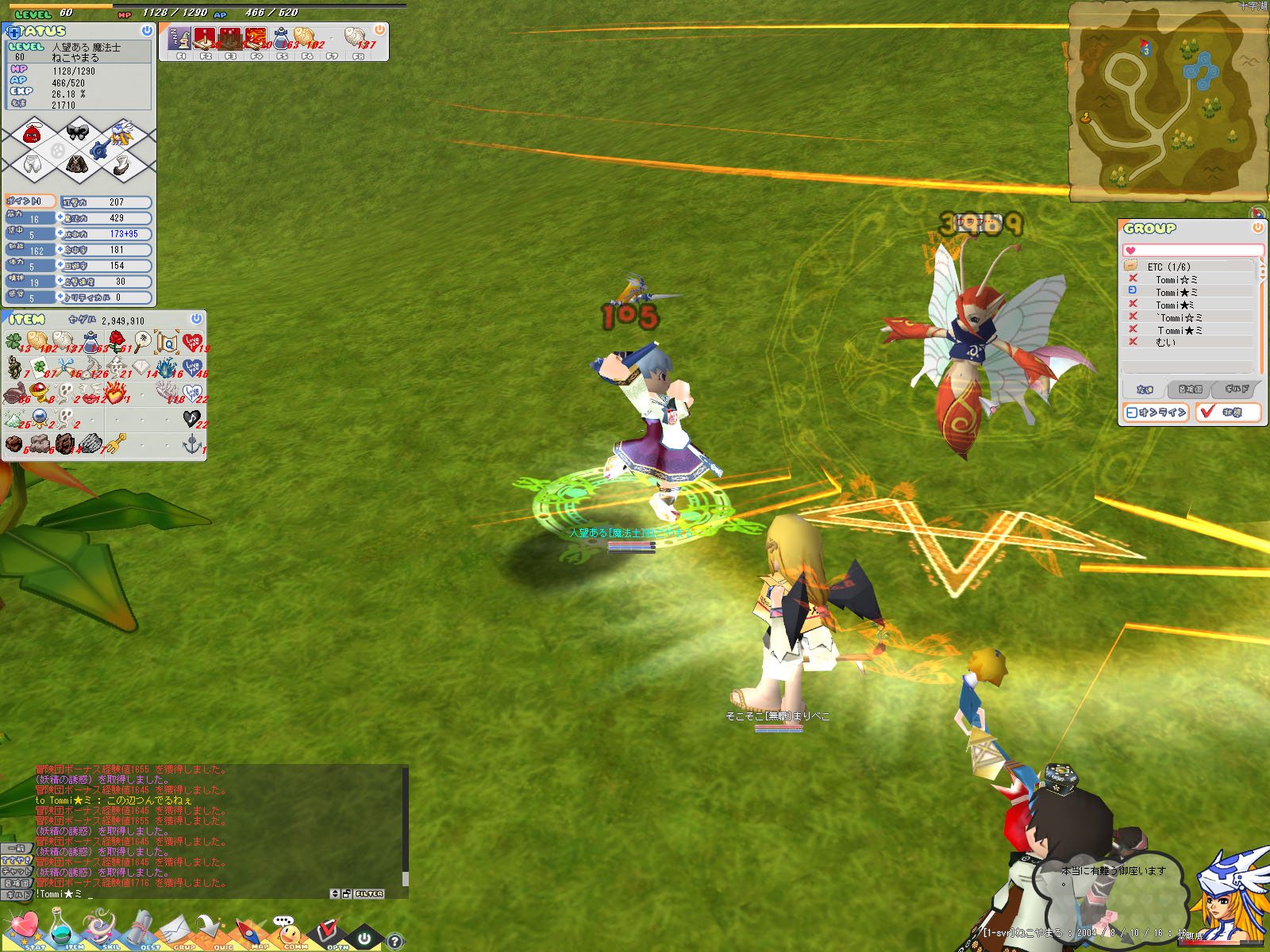Close the STATUS window
Image resolution: width=1270 pixels, height=952 pixels.
[147, 30]
